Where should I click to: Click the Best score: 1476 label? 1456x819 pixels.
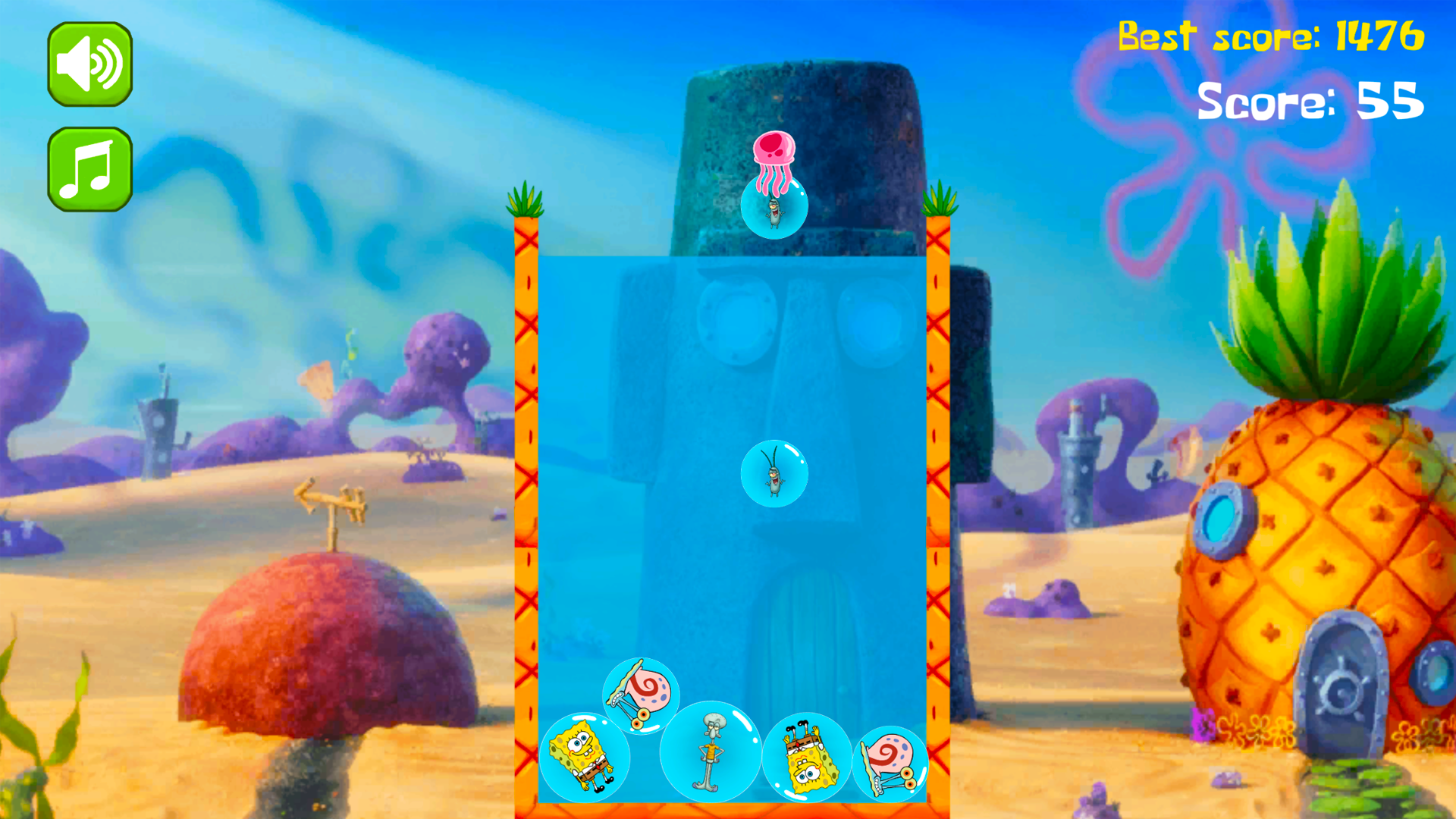(x=1272, y=36)
